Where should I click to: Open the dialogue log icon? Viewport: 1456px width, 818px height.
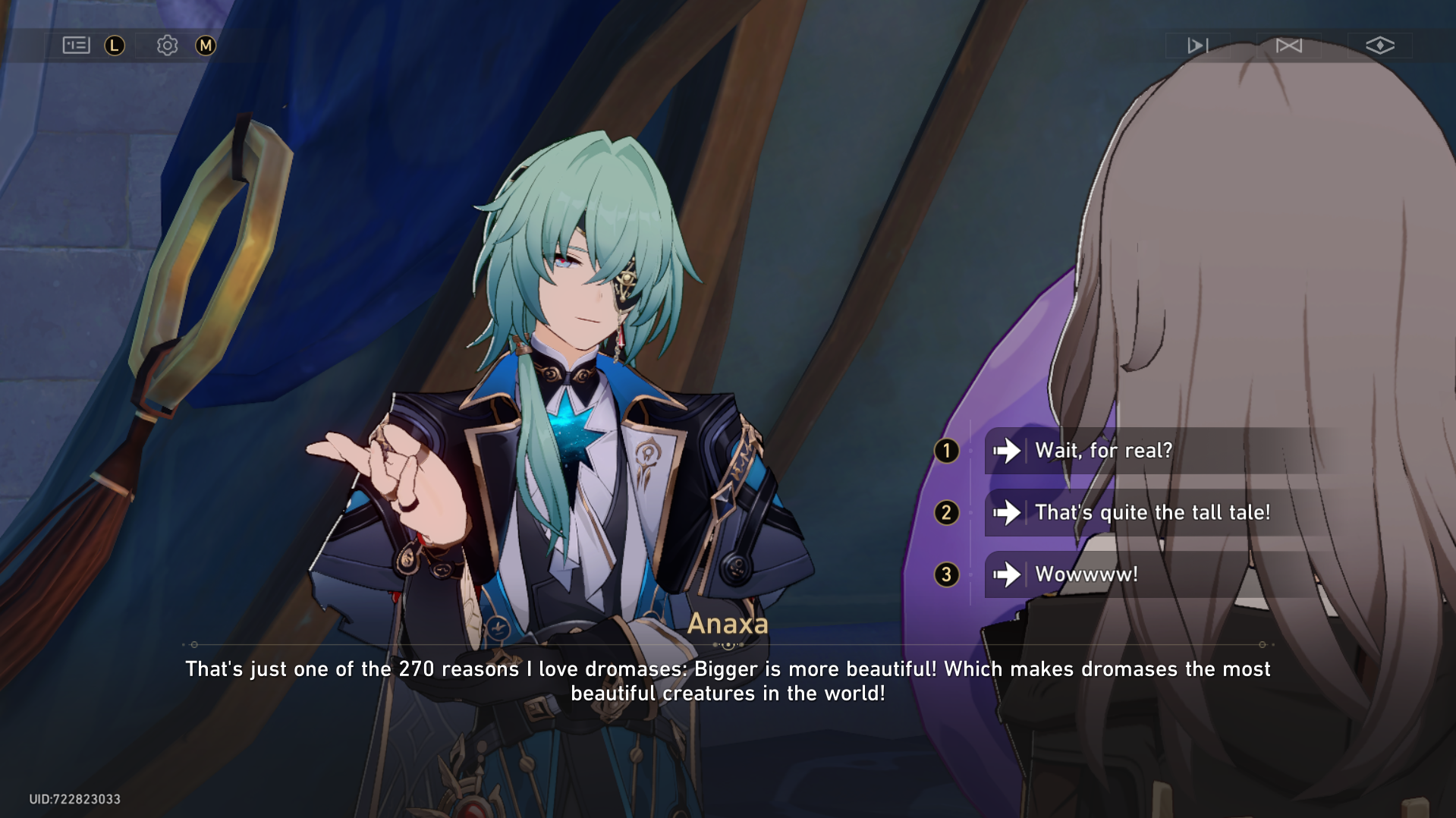76,46
